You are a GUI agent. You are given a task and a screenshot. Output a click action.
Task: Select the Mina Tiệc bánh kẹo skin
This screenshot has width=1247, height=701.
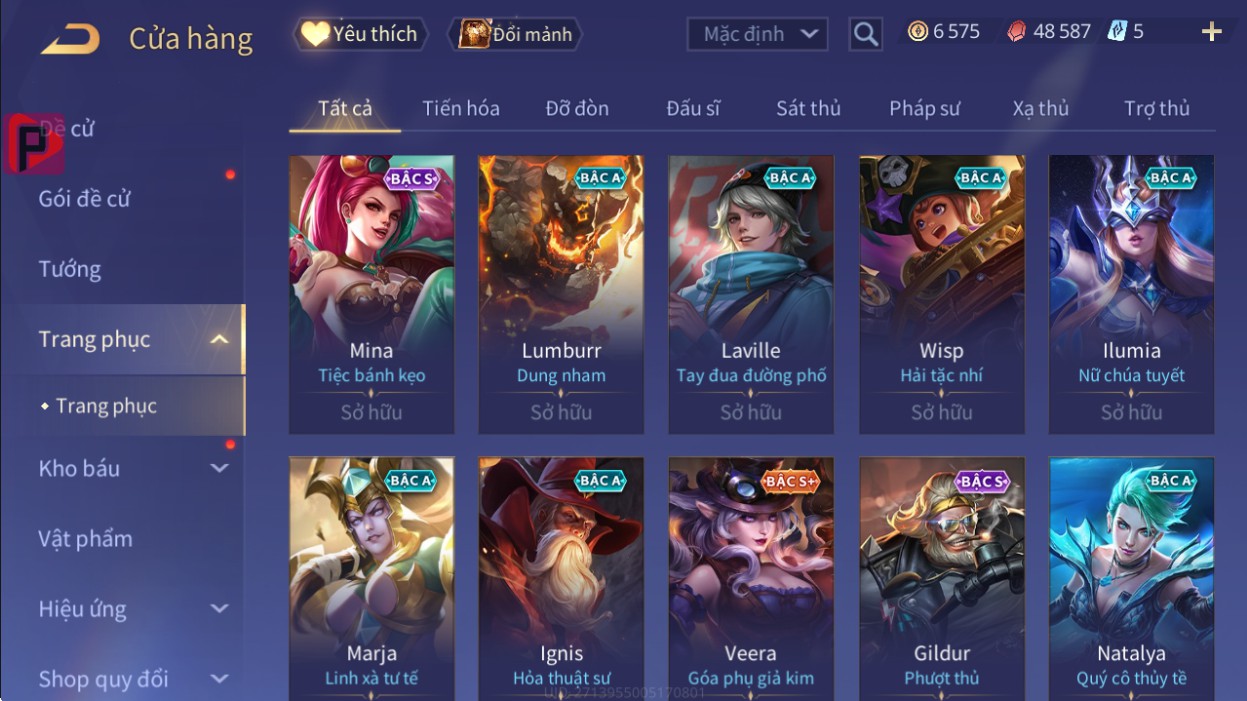click(371, 294)
